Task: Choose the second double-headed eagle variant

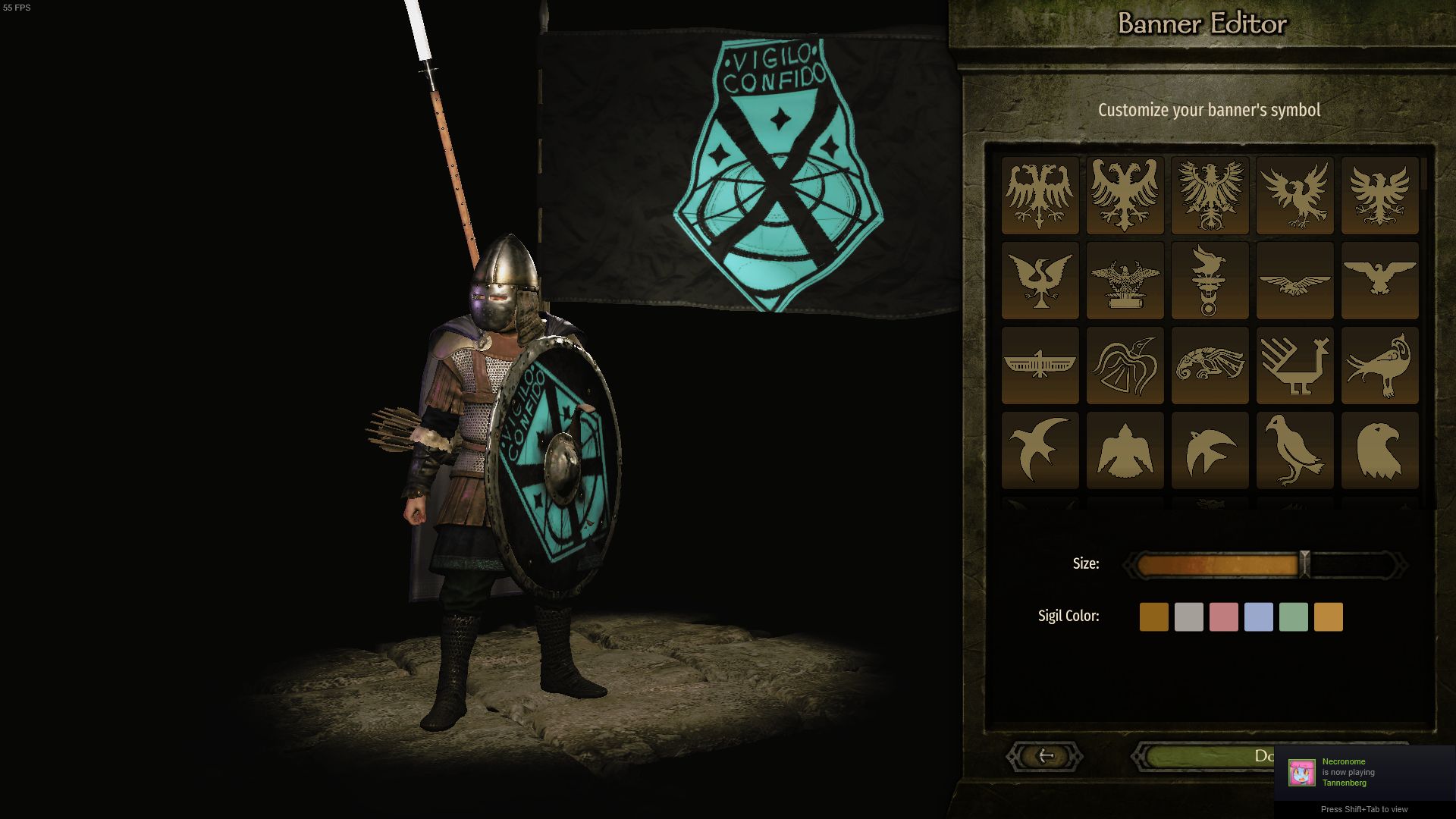Action: tap(1125, 196)
